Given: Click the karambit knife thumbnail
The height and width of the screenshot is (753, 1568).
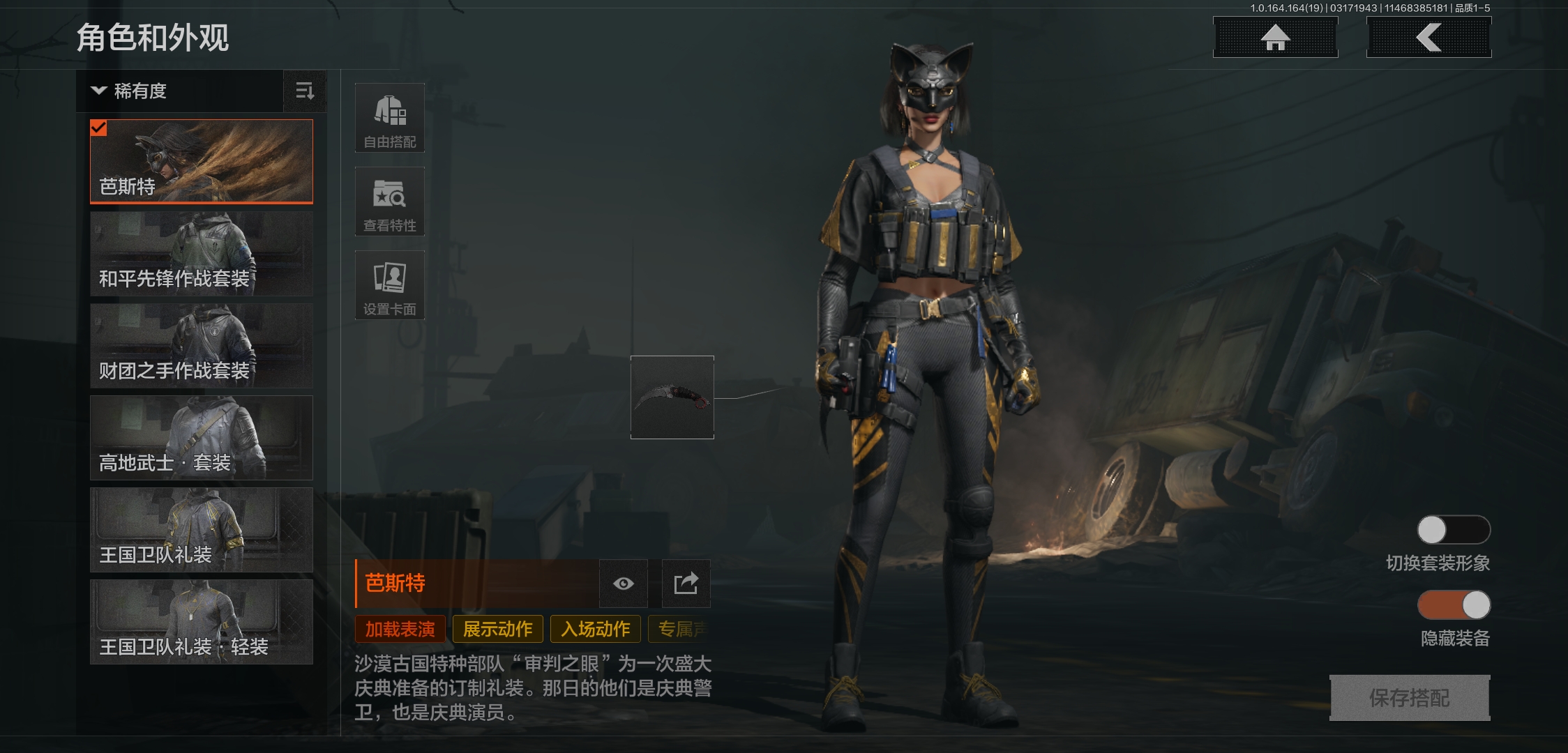Looking at the screenshot, I should tap(672, 397).
